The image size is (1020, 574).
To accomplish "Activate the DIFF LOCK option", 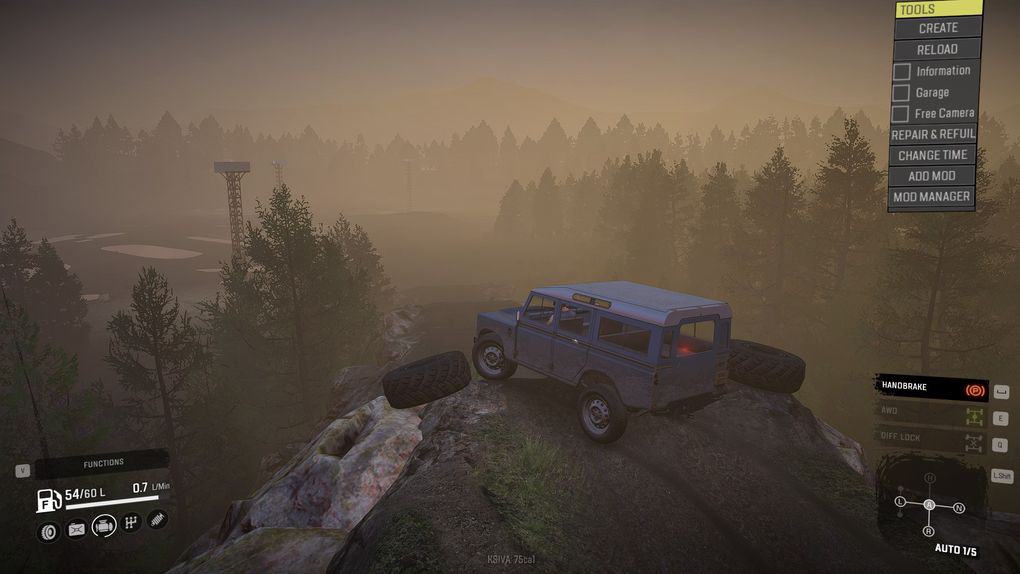I will pos(931,438).
